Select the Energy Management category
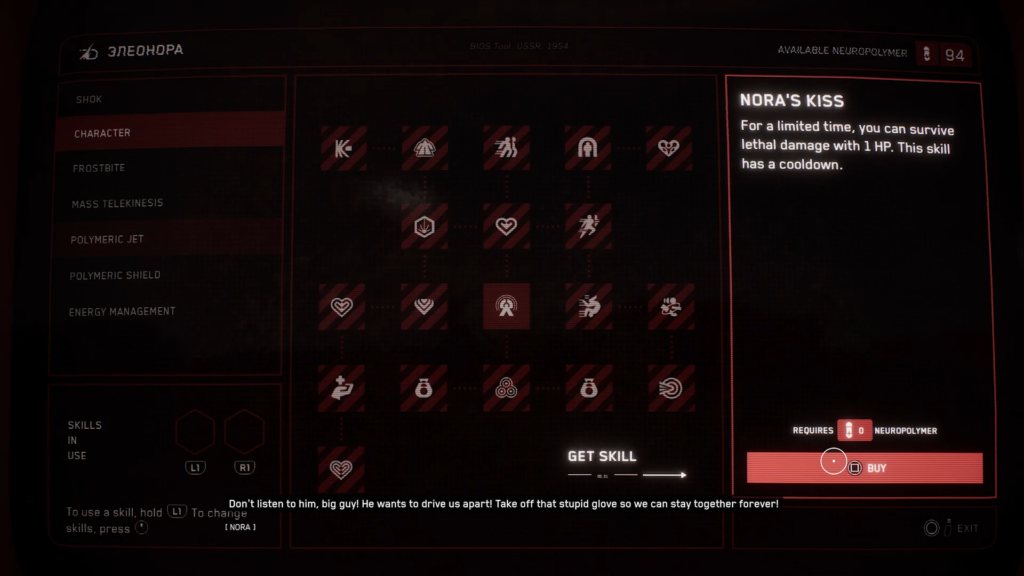The image size is (1024, 576). pos(122,311)
